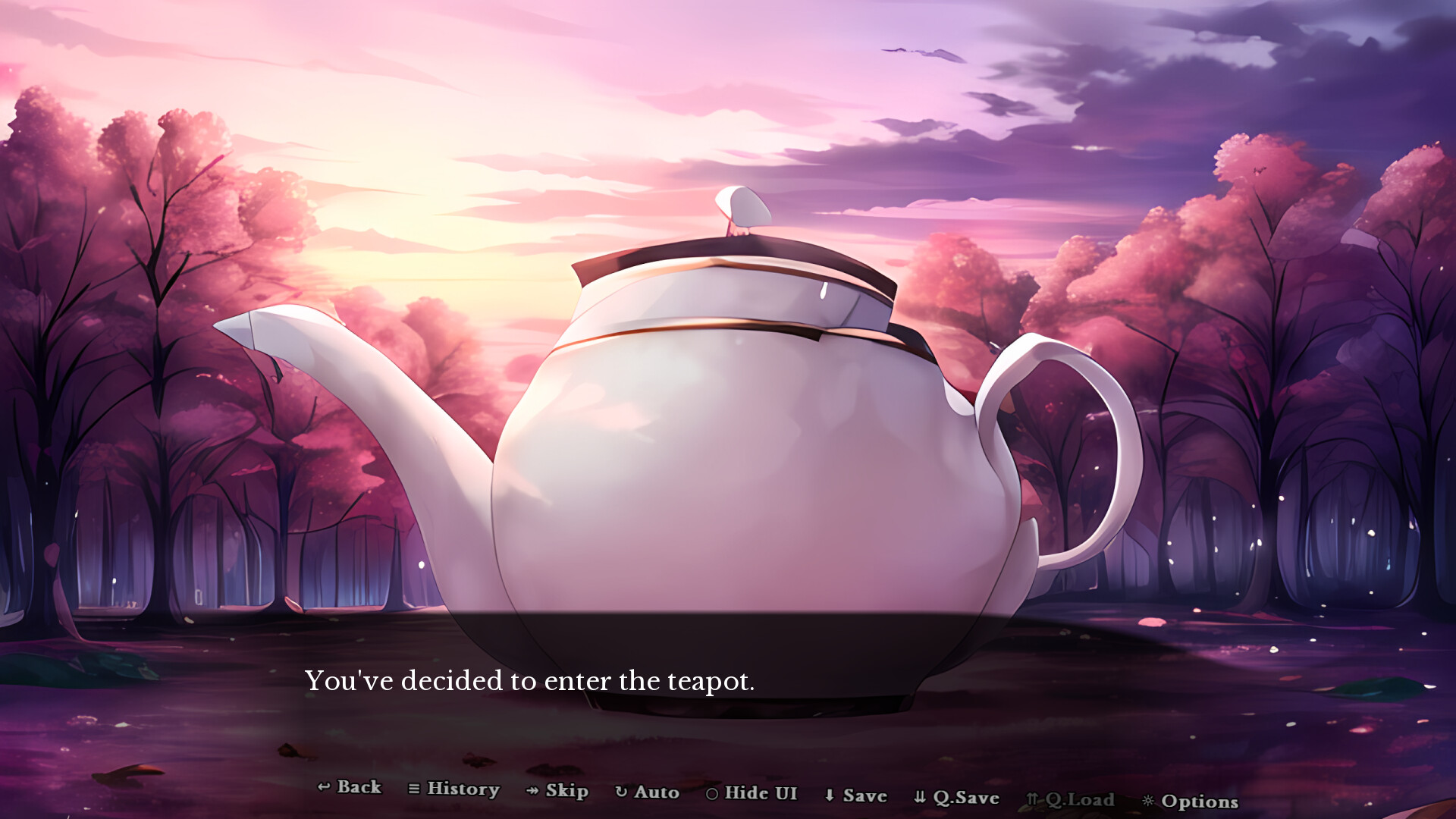The width and height of the screenshot is (1456, 819).
Task: Click the Auto circular-arrow icon
Action: click(622, 792)
